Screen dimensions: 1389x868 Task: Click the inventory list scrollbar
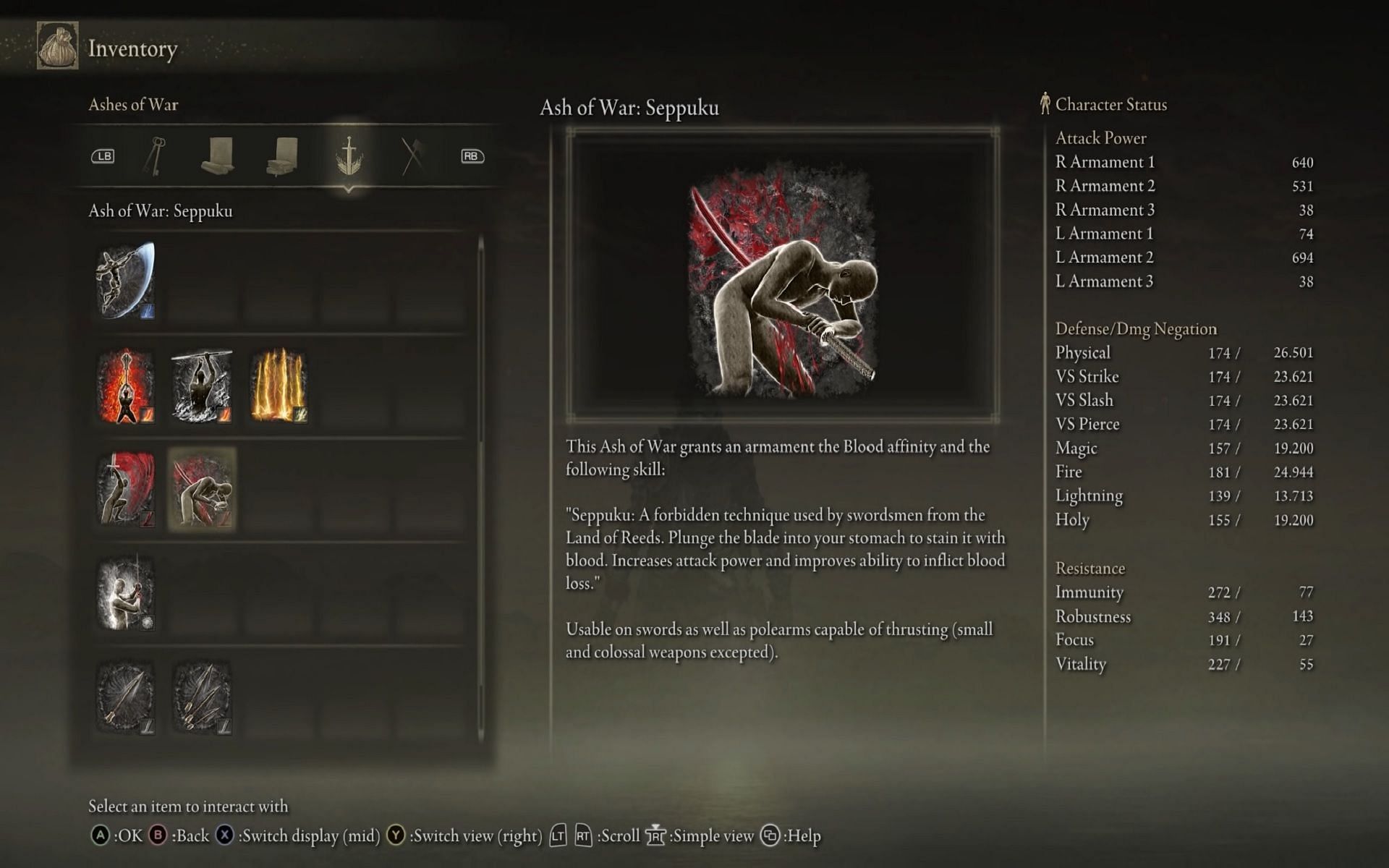(481, 485)
